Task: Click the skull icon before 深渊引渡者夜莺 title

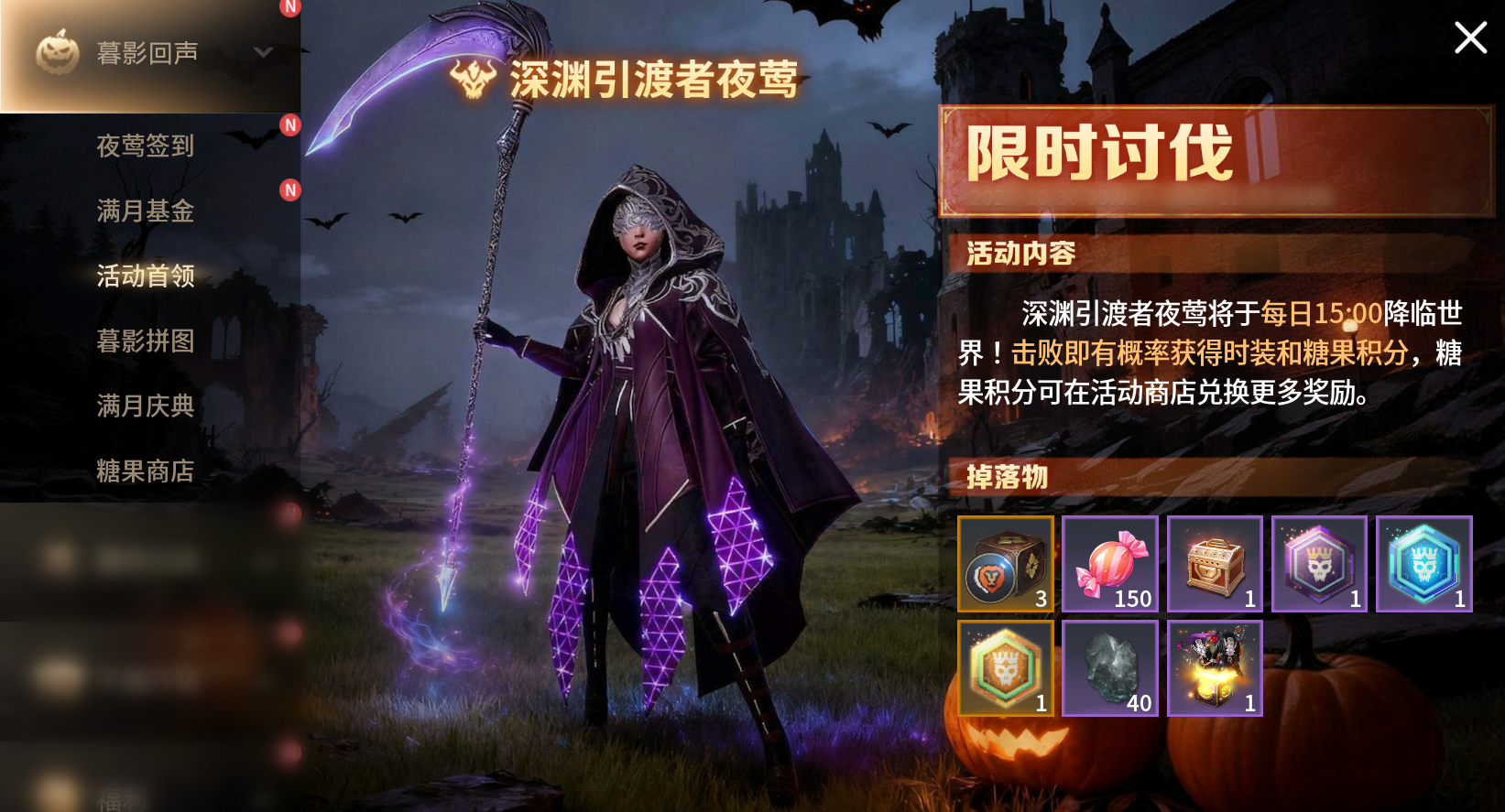Action: (x=470, y=79)
